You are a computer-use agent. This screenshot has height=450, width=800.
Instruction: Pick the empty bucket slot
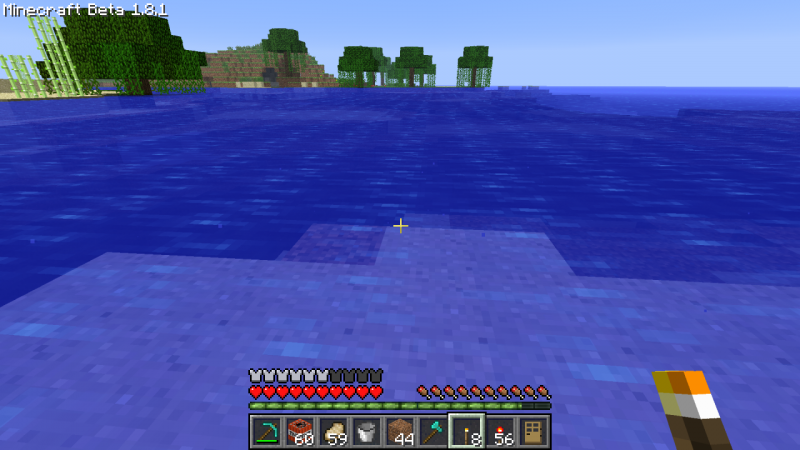point(367,431)
